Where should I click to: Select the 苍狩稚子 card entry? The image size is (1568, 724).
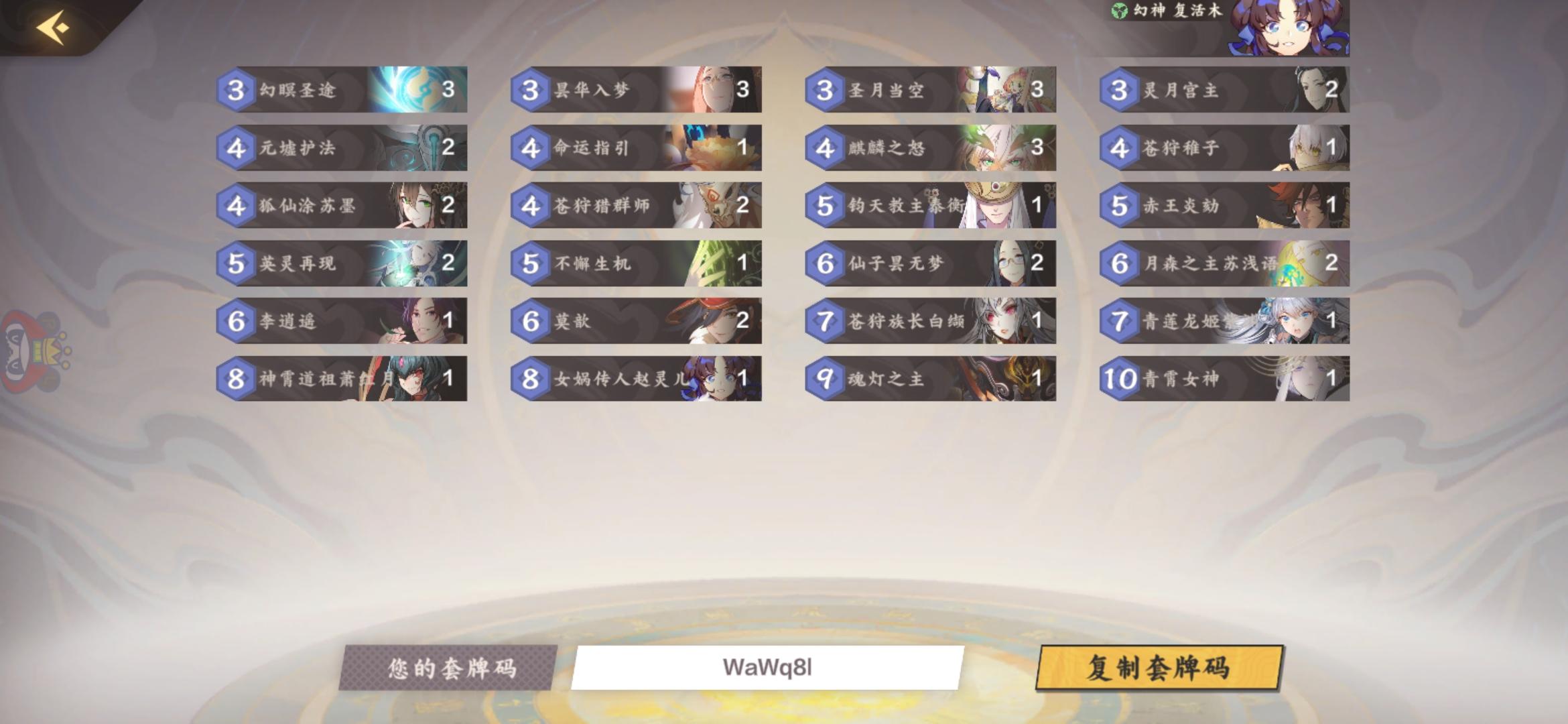[1226, 149]
